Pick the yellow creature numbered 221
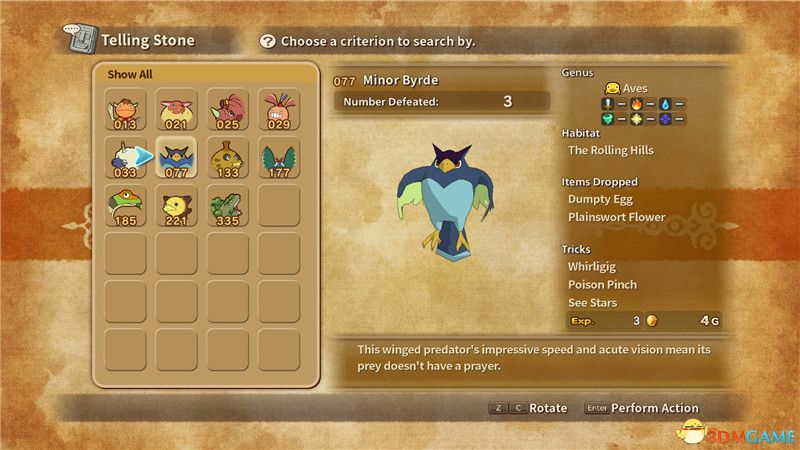 [177, 206]
